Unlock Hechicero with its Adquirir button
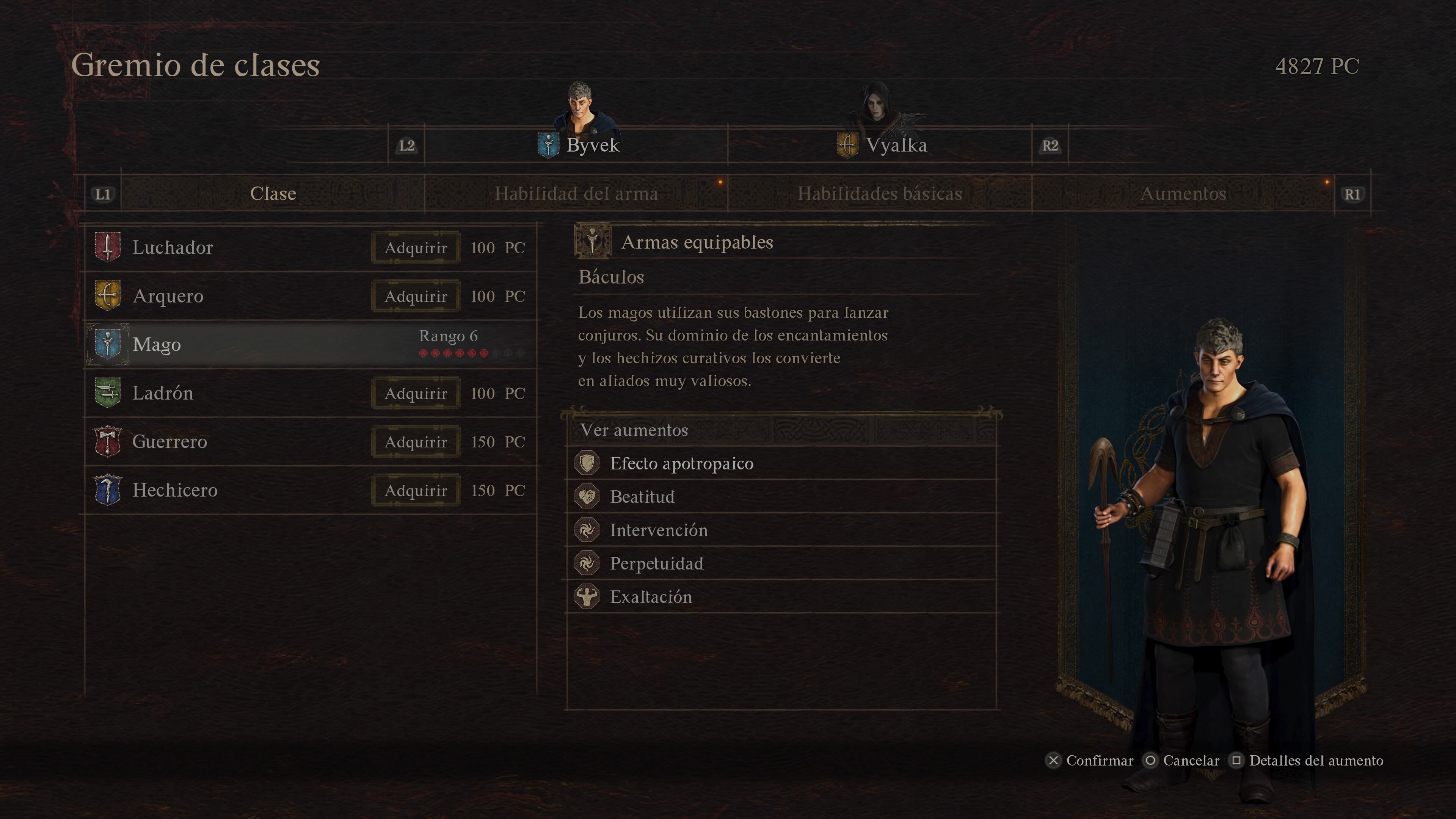The height and width of the screenshot is (819, 1456). click(x=416, y=491)
